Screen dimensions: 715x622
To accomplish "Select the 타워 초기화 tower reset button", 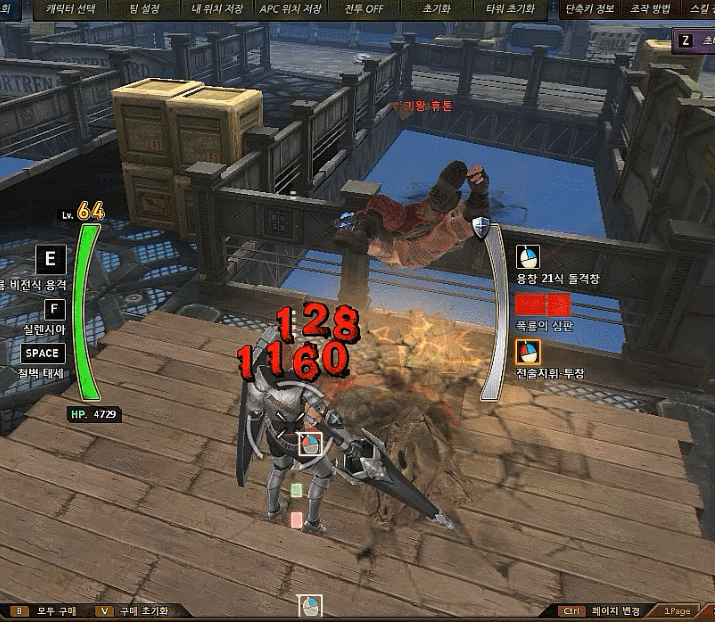I will [510, 9].
